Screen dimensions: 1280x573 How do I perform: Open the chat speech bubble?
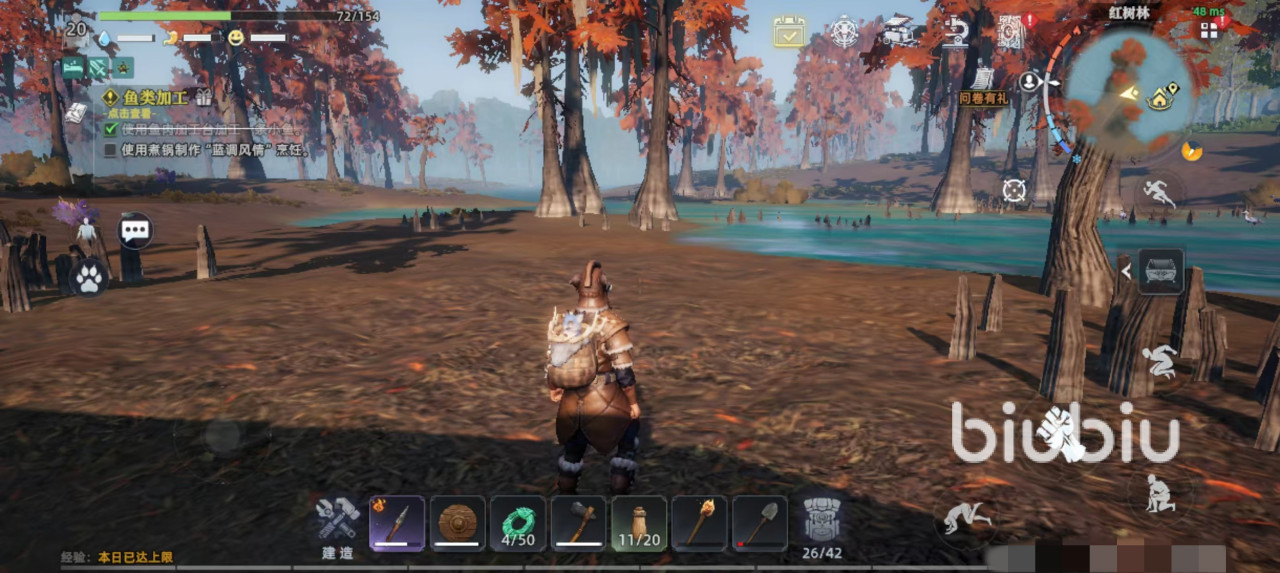pyautogui.click(x=135, y=231)
